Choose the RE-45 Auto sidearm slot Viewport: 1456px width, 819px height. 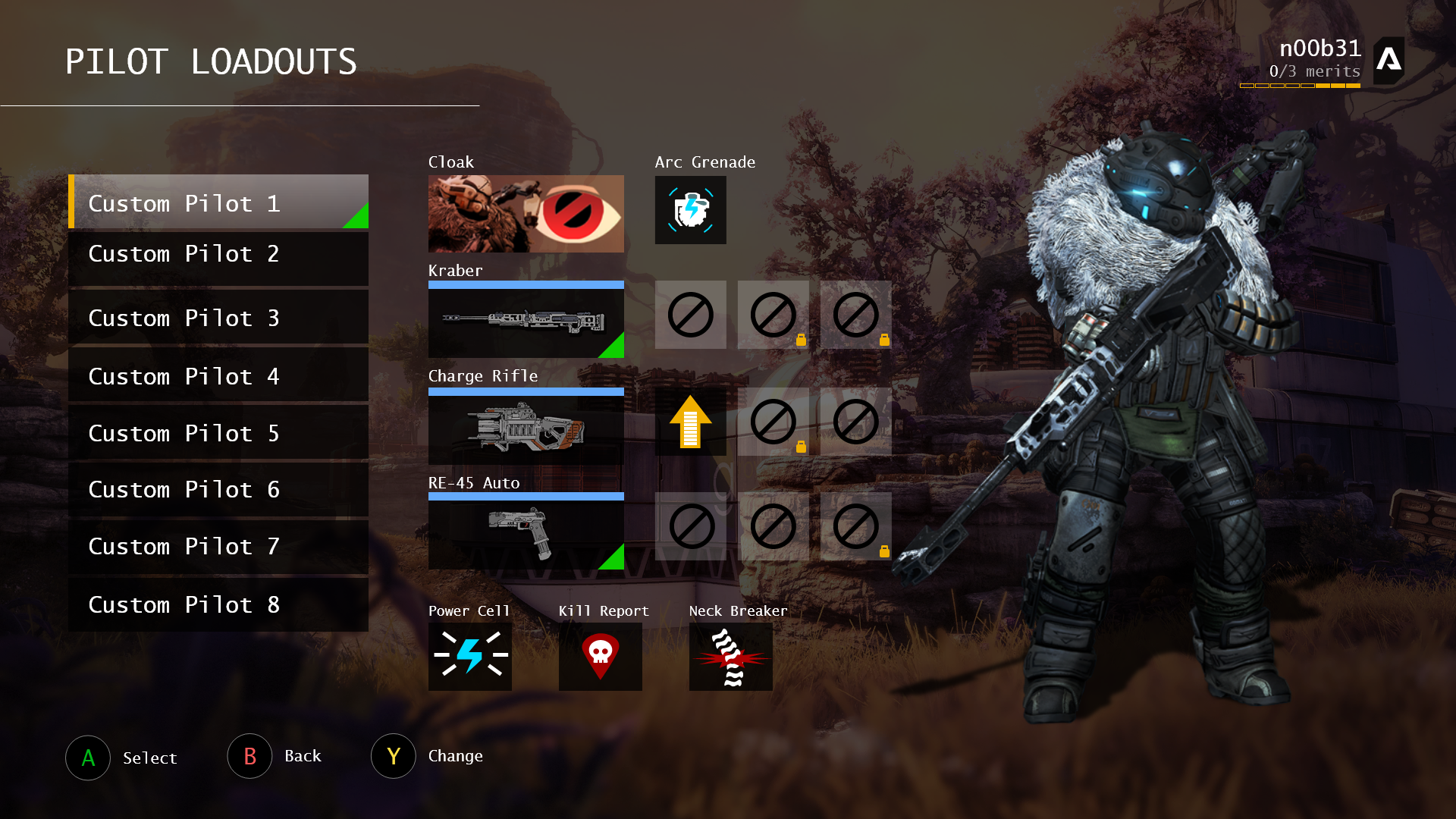[x=526, y=532]
